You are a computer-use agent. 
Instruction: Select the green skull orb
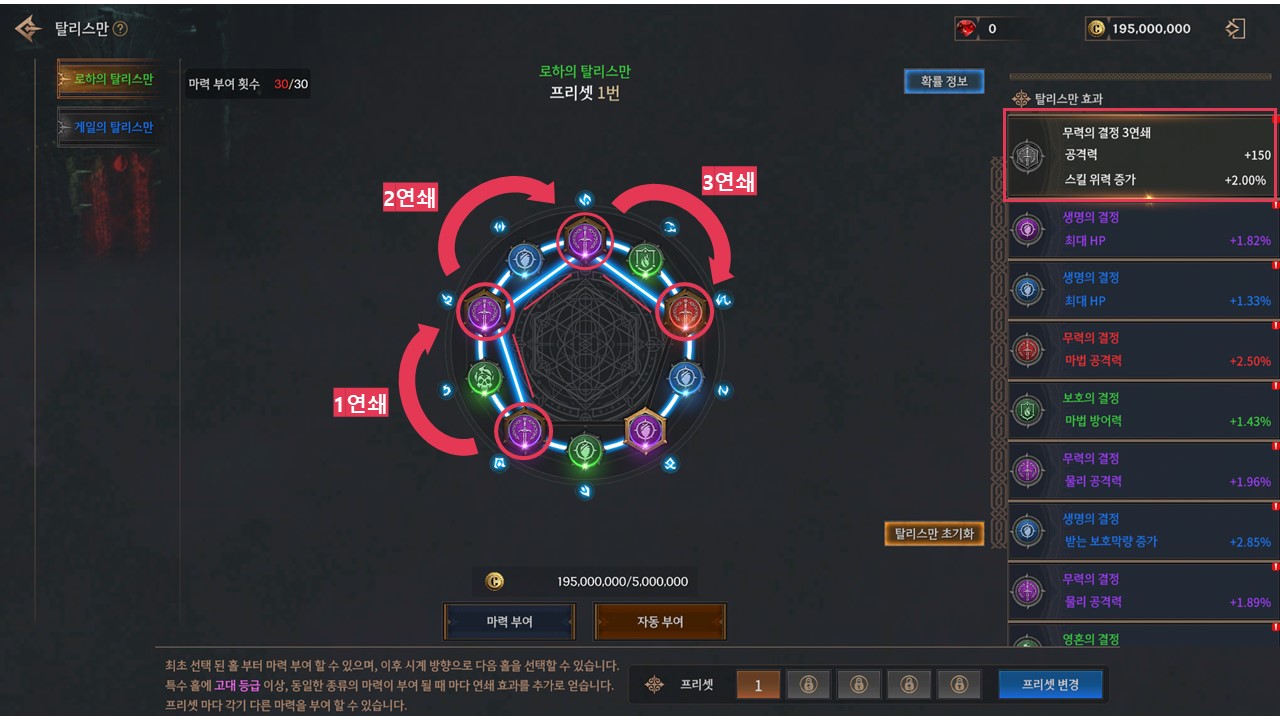point(485,377)
